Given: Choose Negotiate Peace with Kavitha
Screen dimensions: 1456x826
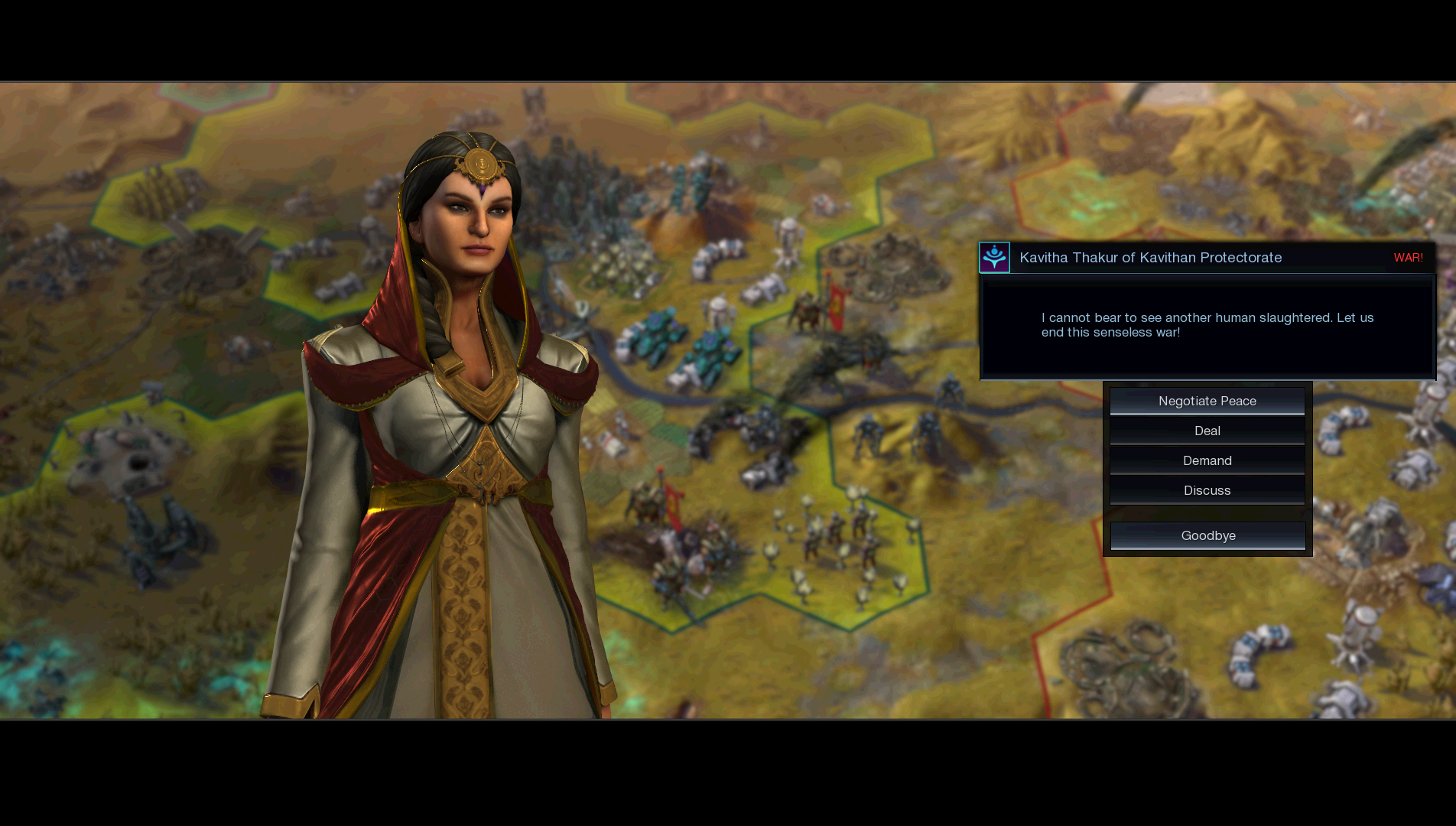Looking at the screenshot, I should pyautogui.click(x=1207, y=401).
